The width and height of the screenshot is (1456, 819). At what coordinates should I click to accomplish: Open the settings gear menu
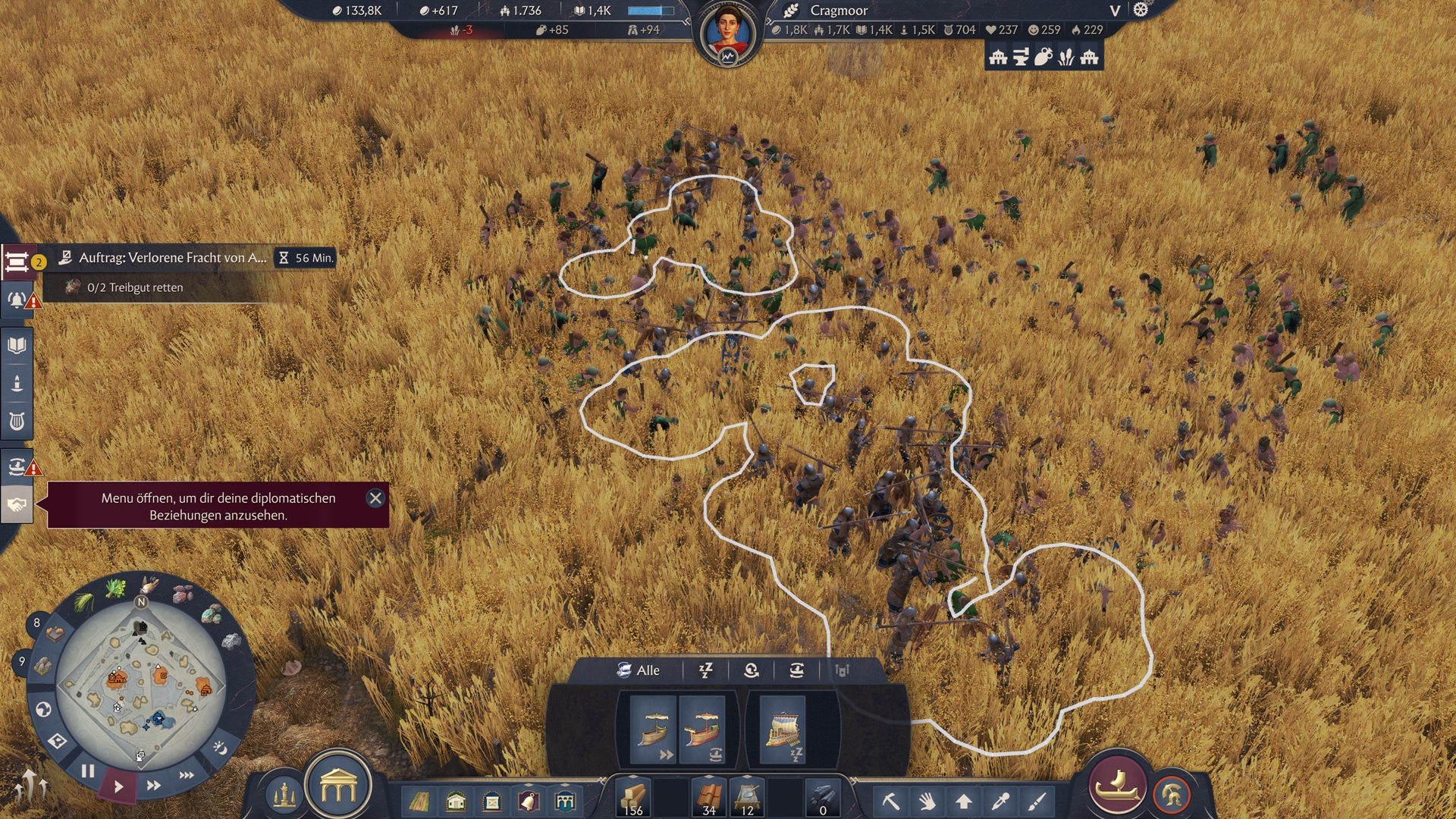[1141, 10]
